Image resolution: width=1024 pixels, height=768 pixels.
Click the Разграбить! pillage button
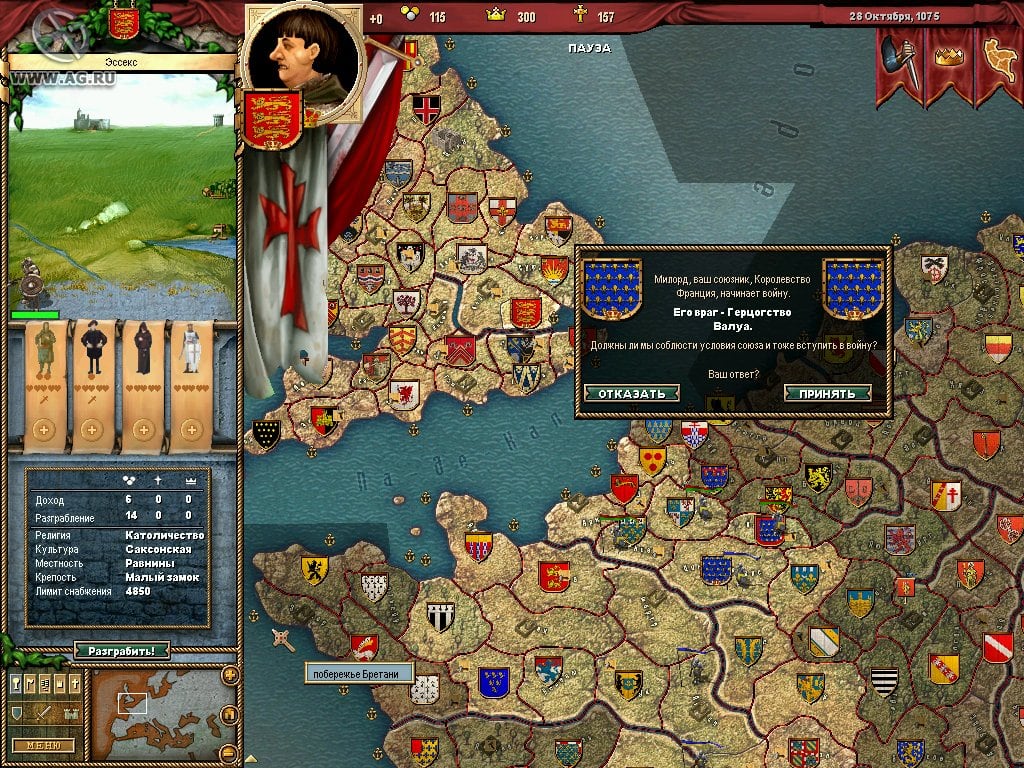(x=121, y=651)
